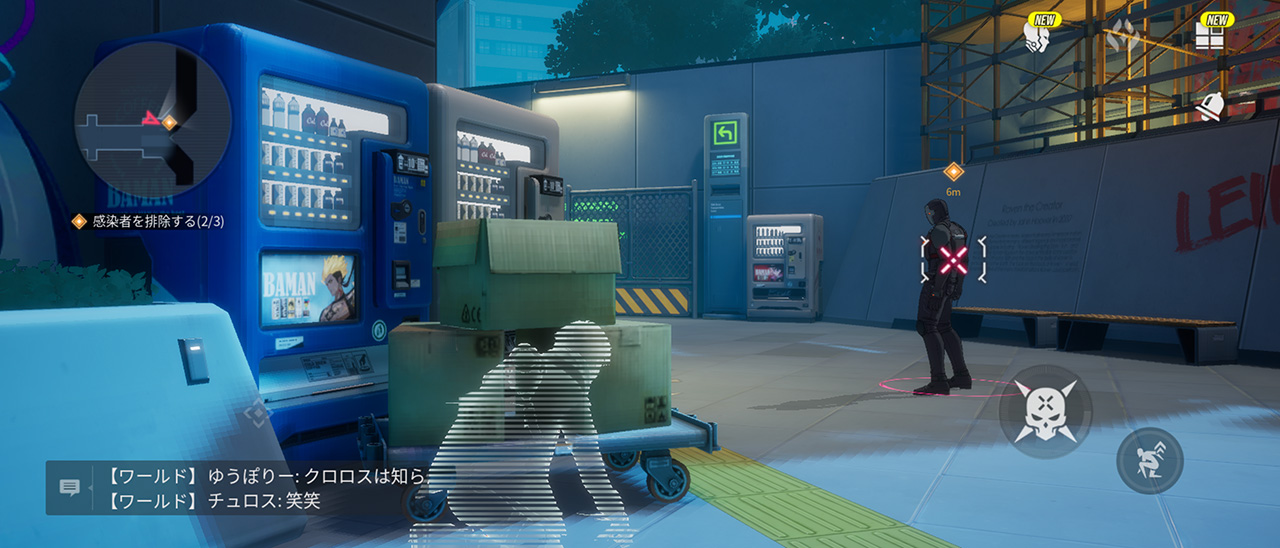
Task: Tap the faded twin-flame emblem icon
Action: click(x=1124, y=36)
